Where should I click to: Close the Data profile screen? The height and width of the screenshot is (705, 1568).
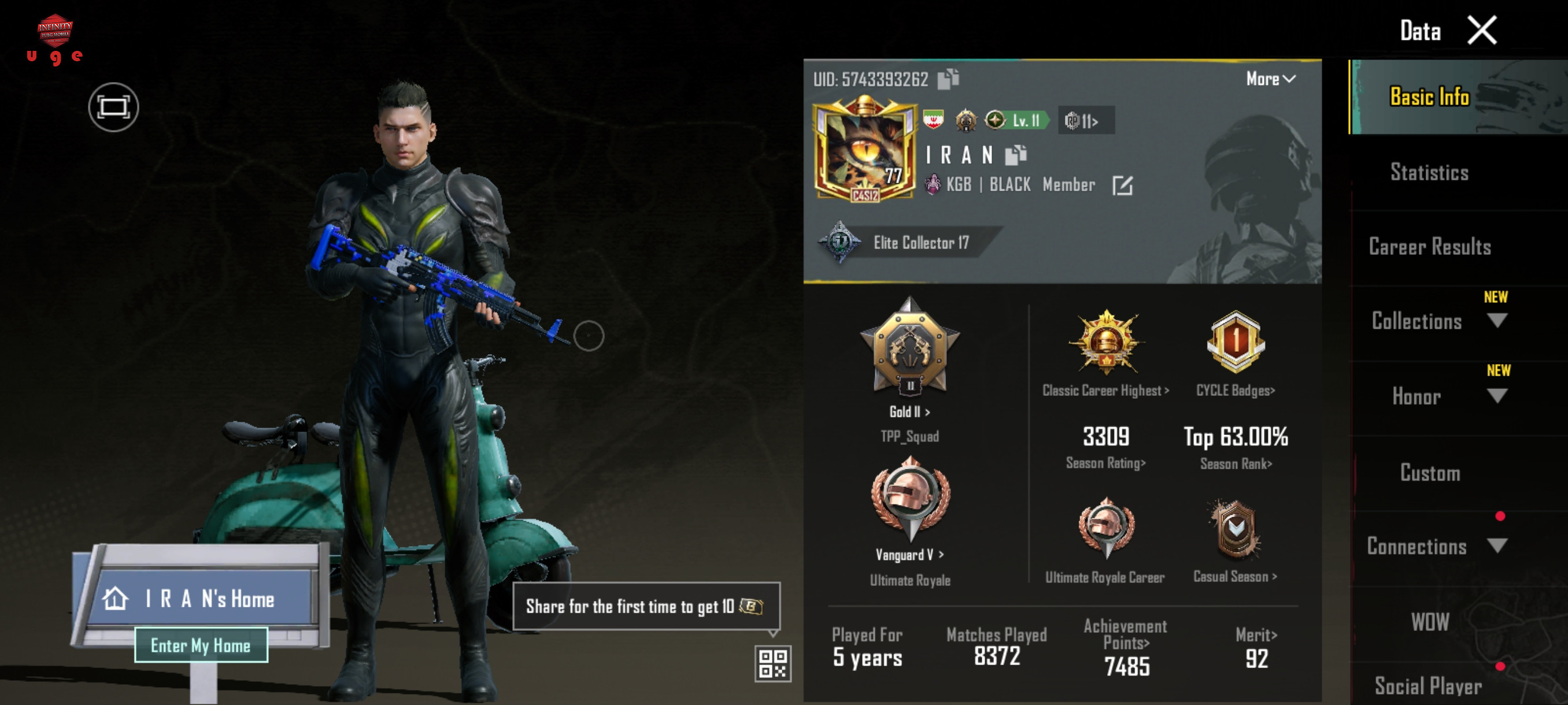[1482, 31]
